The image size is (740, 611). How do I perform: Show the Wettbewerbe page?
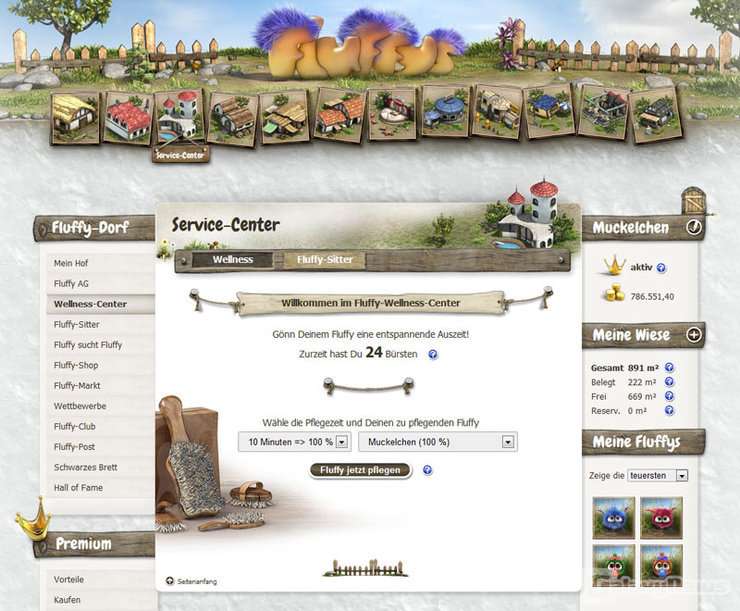click(80, 406)
